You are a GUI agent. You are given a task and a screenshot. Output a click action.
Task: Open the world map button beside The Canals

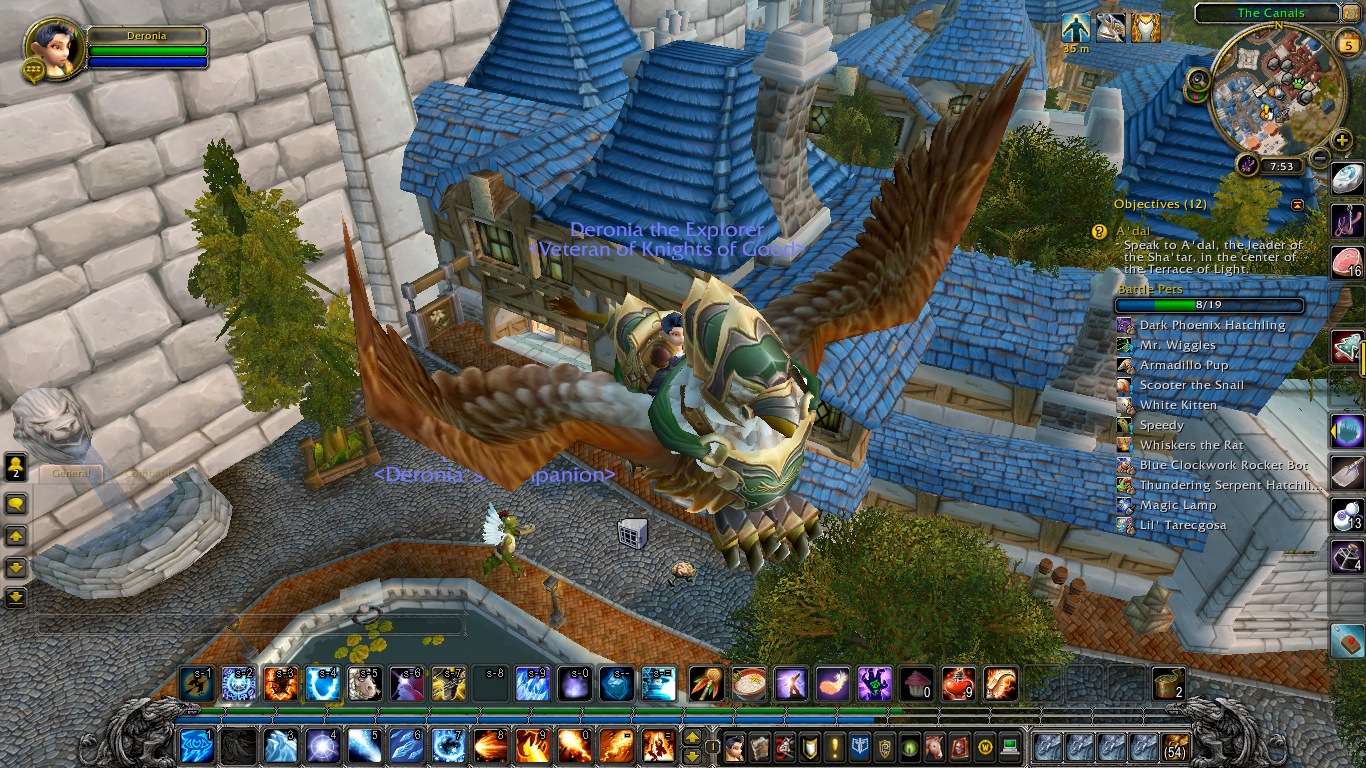coord(1353,13)
